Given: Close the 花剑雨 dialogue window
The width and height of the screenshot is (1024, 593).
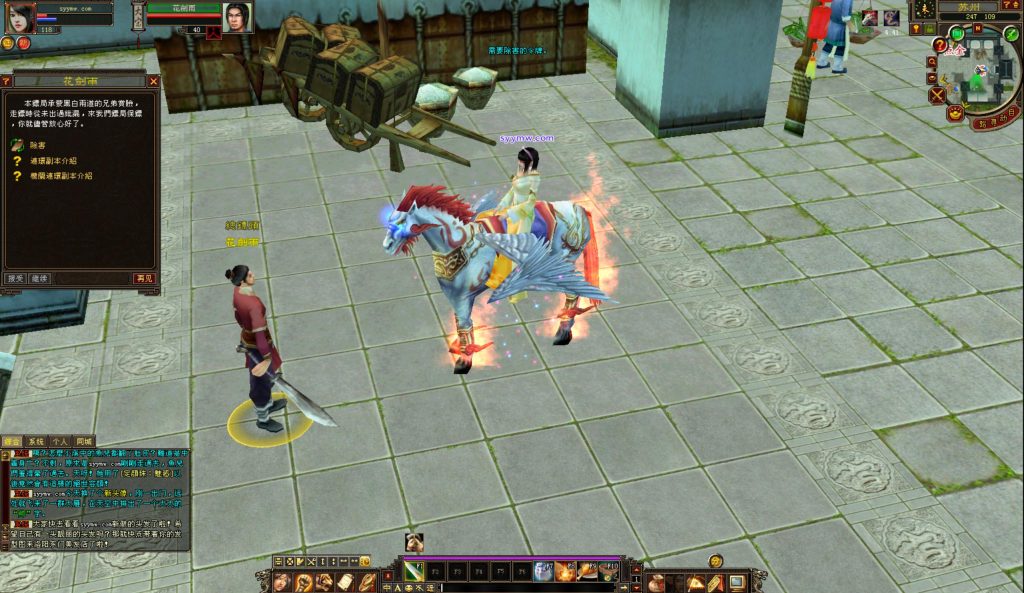Looking at the screenshot, I should (153, 81).
